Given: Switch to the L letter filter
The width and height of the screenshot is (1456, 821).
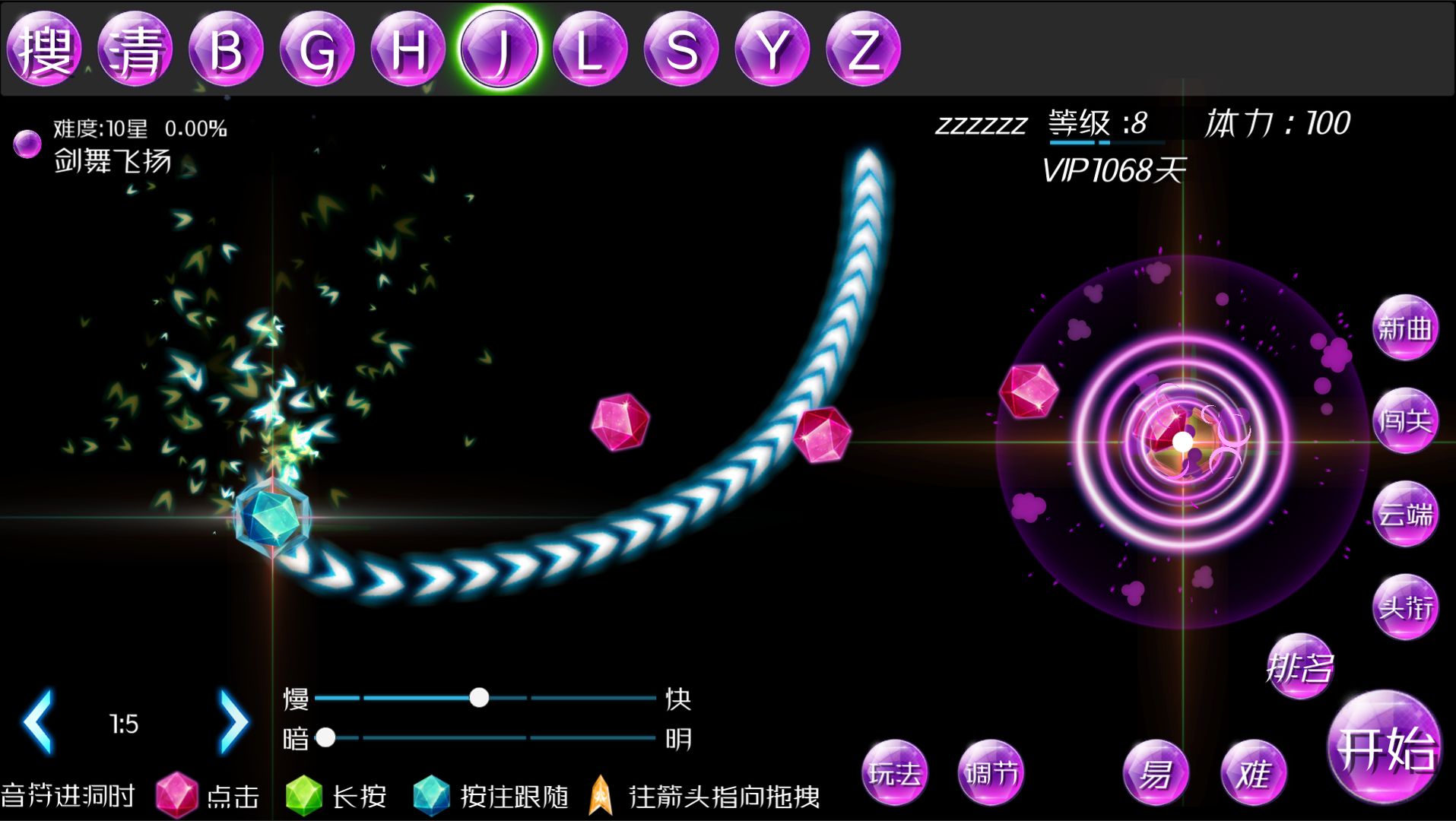Looking at the screenshot, I should pyautogui.click(x=590, y=49).
